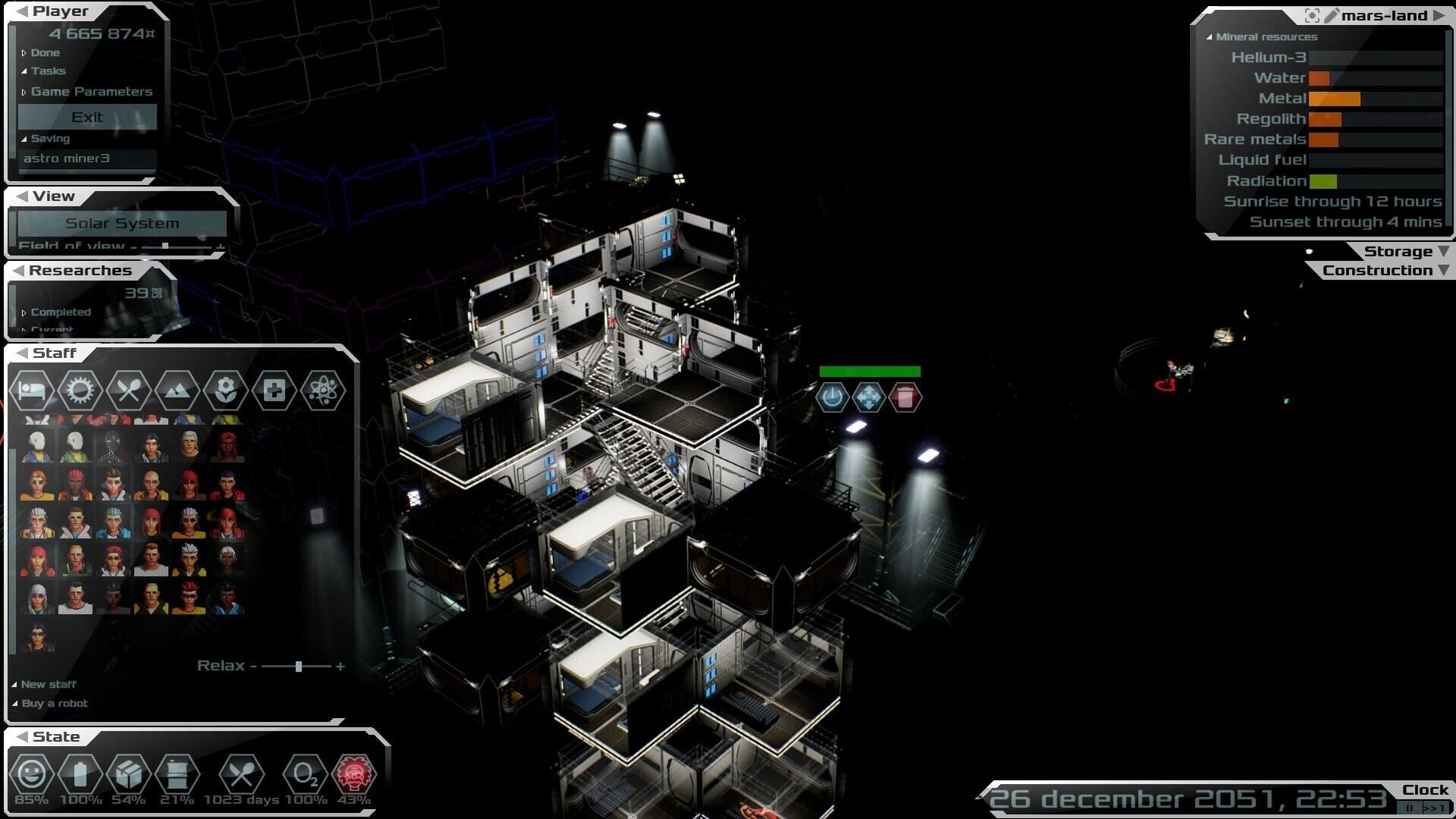Click the red trash delete icon
This screenshot has width=1456, height=819.
[905, 397]
